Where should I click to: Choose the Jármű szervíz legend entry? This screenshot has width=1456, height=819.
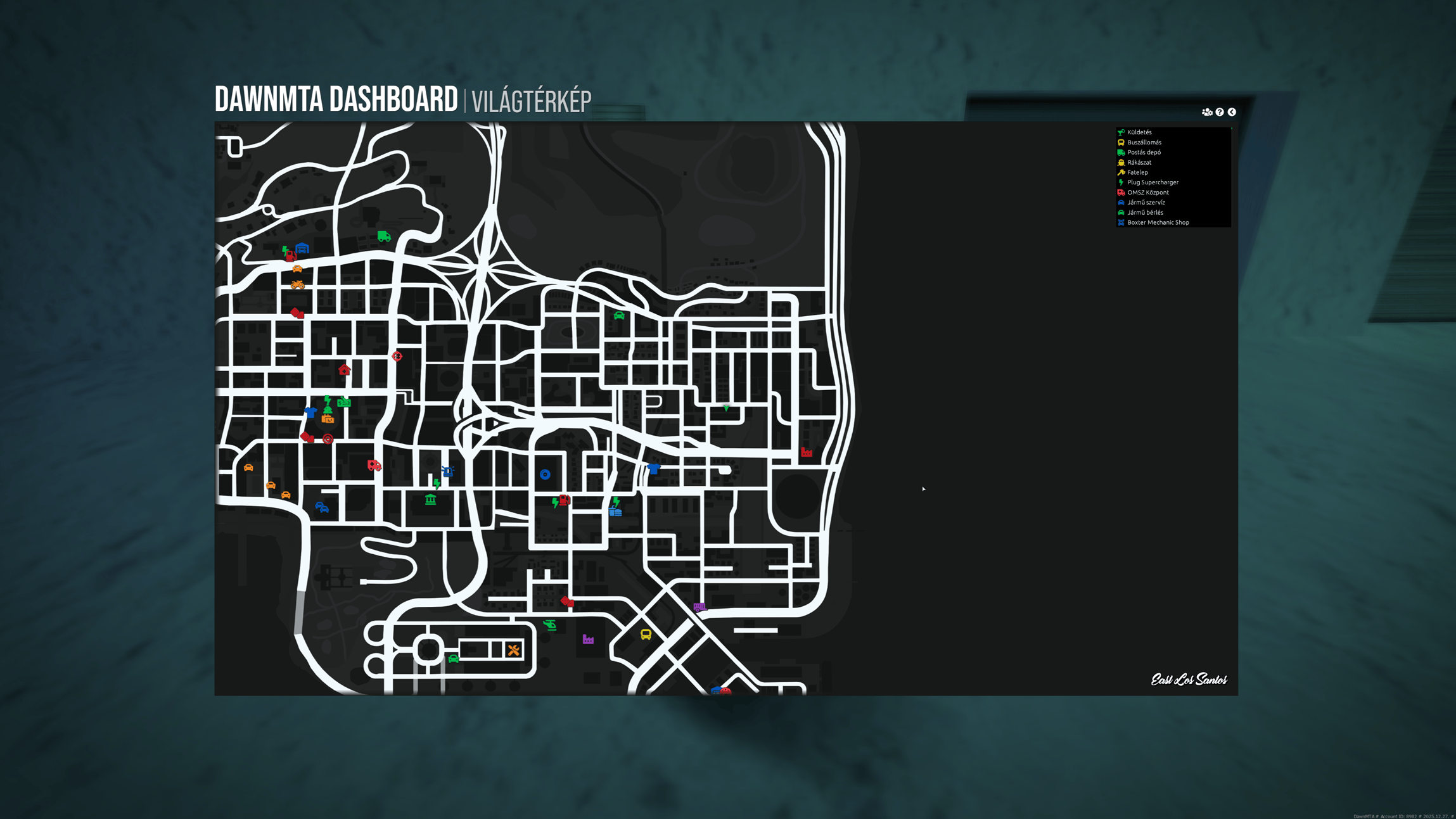tap(1146, 203)
